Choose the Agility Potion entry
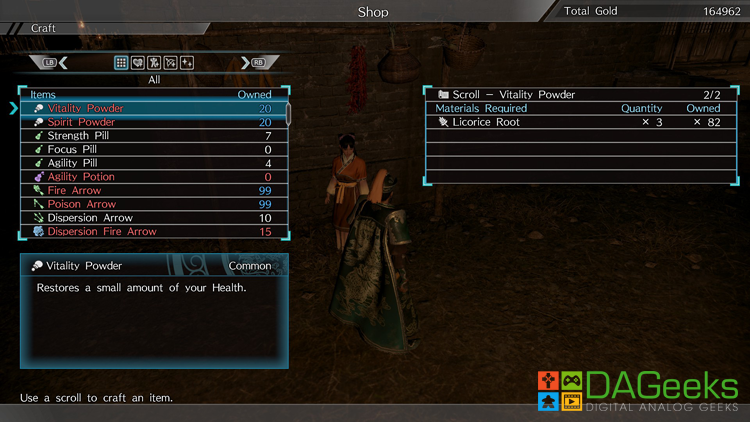Screen dimensions: 750x422 click(150, 177)
